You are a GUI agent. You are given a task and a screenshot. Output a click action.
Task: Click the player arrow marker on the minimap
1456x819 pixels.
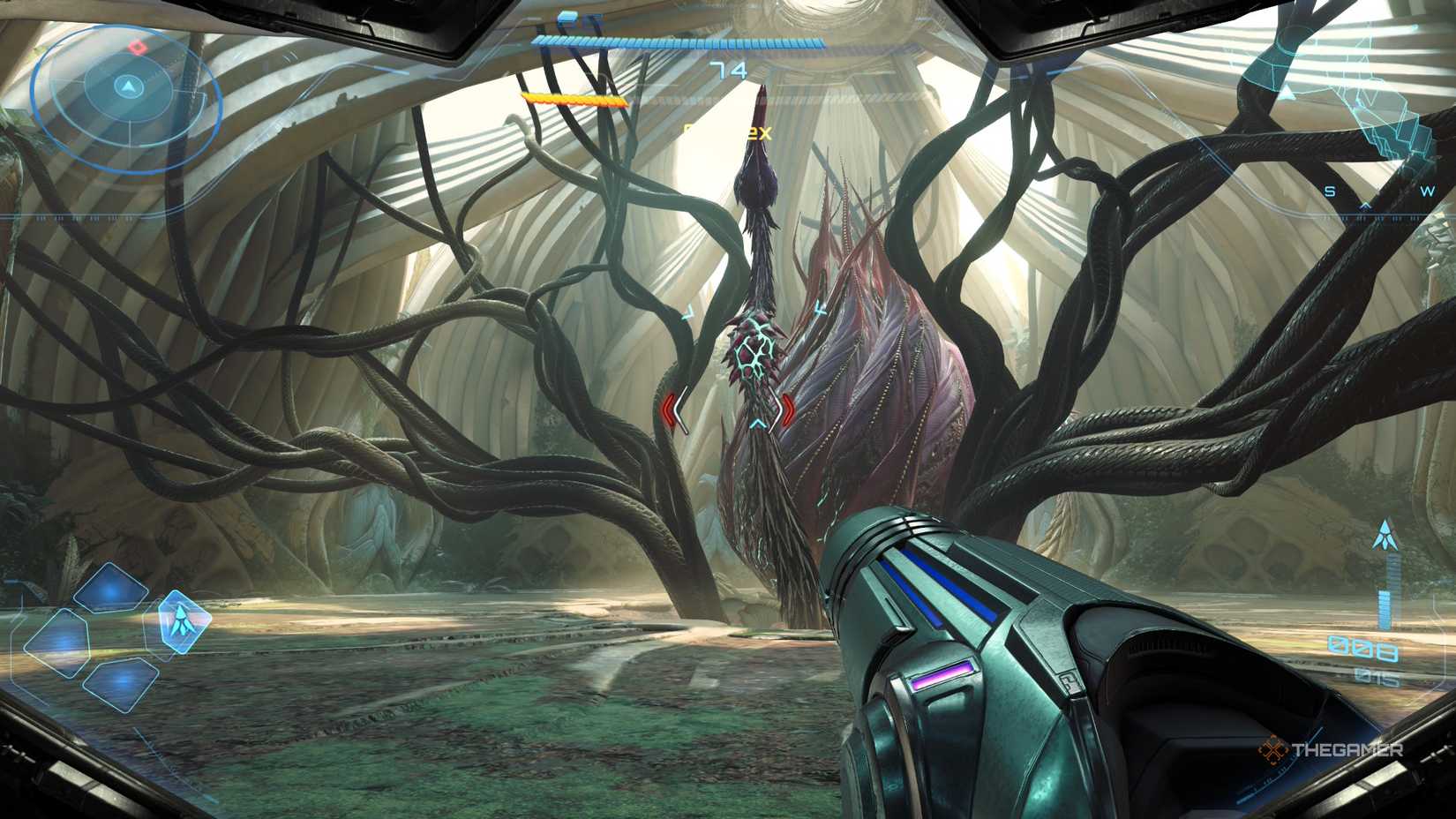click(128, 85)
